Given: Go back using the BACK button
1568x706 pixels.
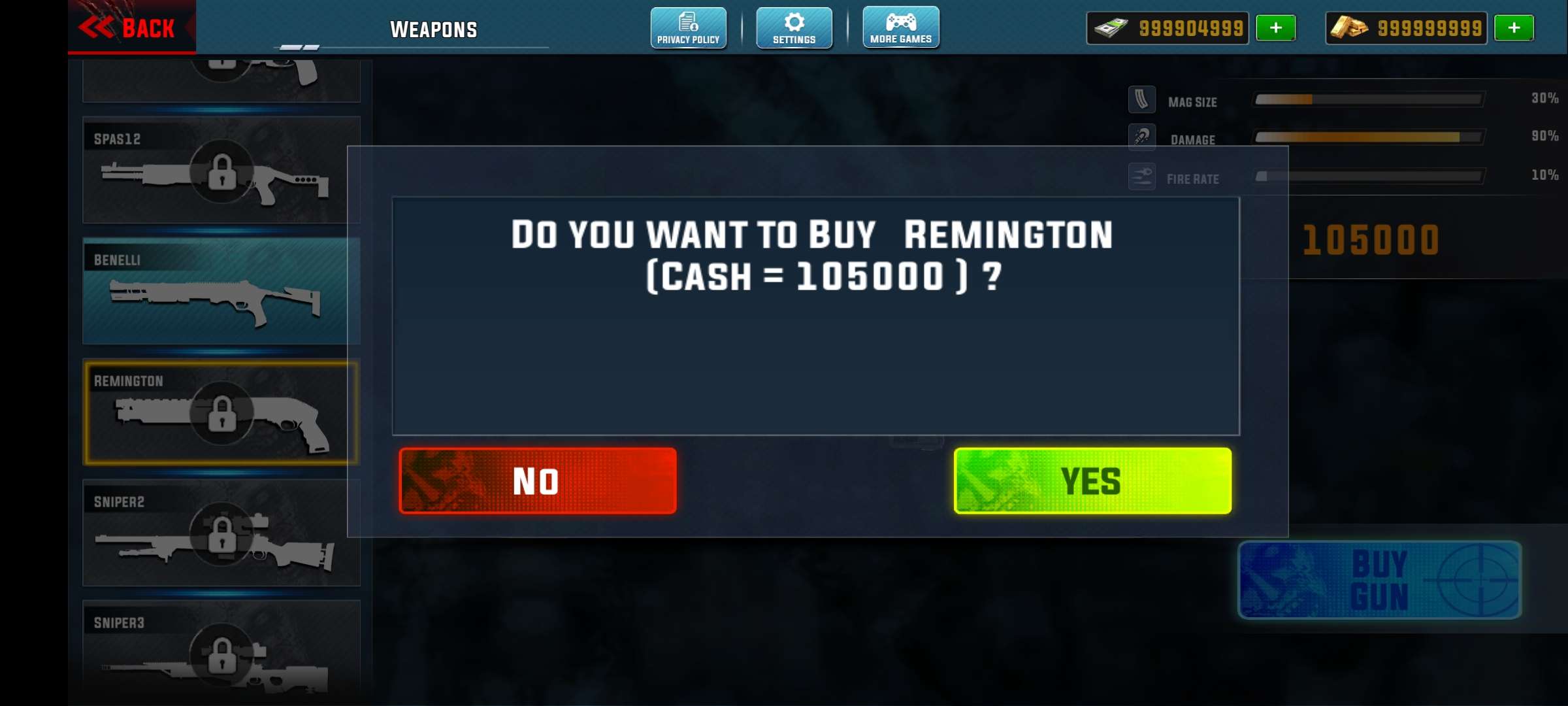Looking at the screenshot, I should [x=131, y=27].
